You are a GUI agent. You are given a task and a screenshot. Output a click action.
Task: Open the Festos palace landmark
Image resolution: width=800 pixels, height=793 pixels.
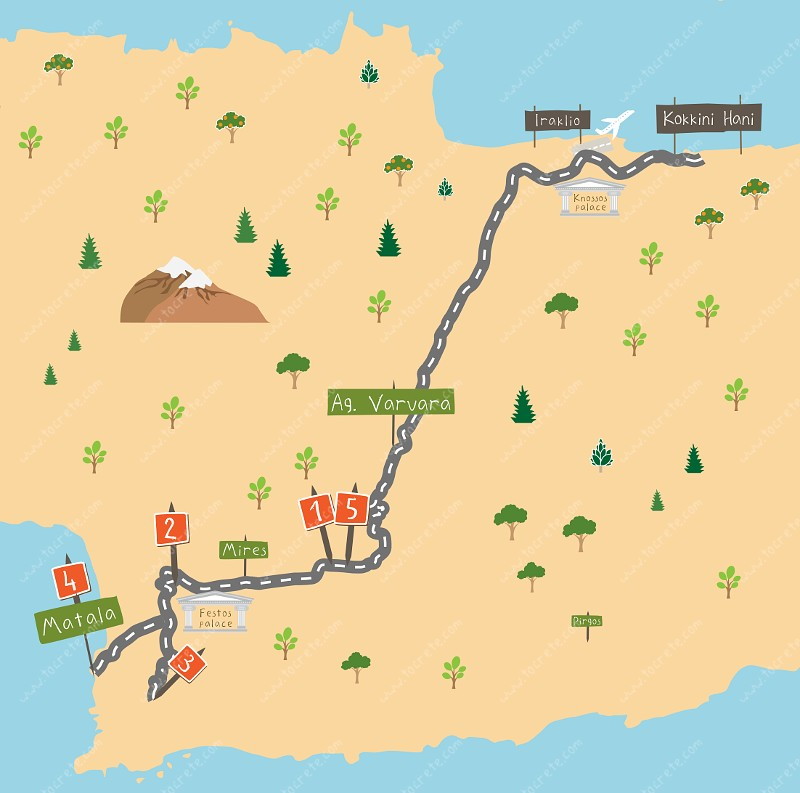click(215, 612)
